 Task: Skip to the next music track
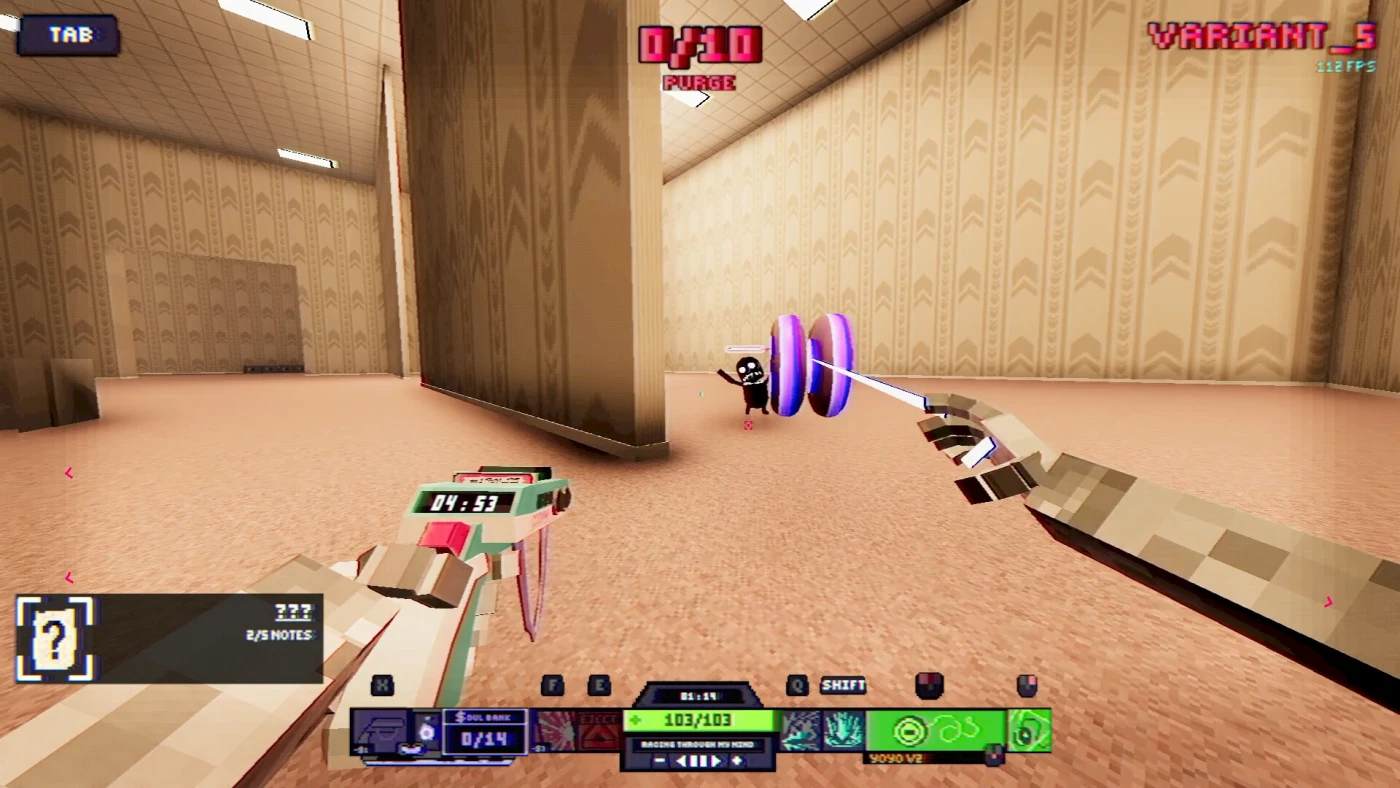[x=717, y=761]
